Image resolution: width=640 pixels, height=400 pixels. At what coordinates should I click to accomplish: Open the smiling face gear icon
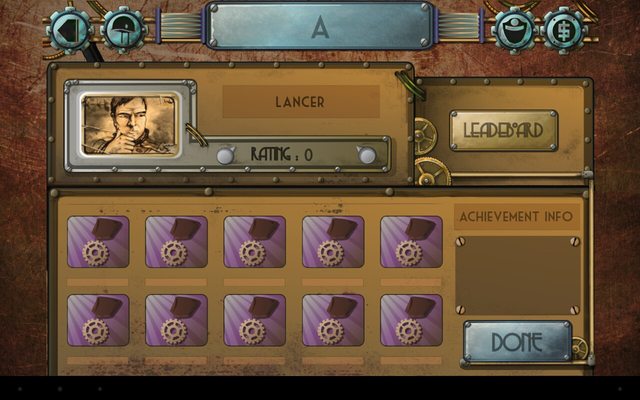click(x=515, y=28)
